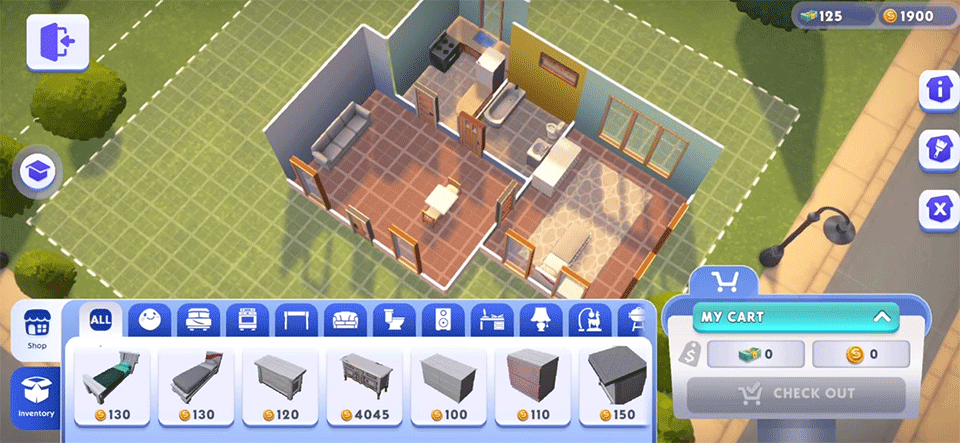960x443 pixels.
Task: Switch to the stove appliances category
Action: [246, 320]
